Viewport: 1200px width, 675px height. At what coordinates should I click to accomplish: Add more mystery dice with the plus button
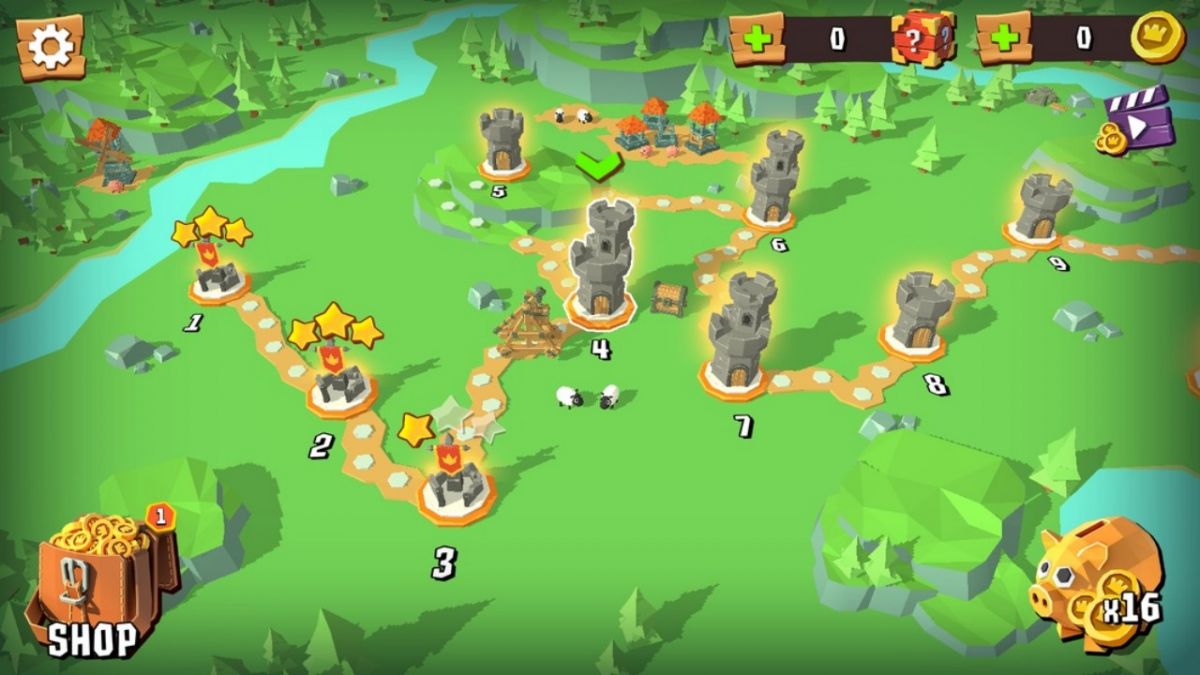pos(757,40)
